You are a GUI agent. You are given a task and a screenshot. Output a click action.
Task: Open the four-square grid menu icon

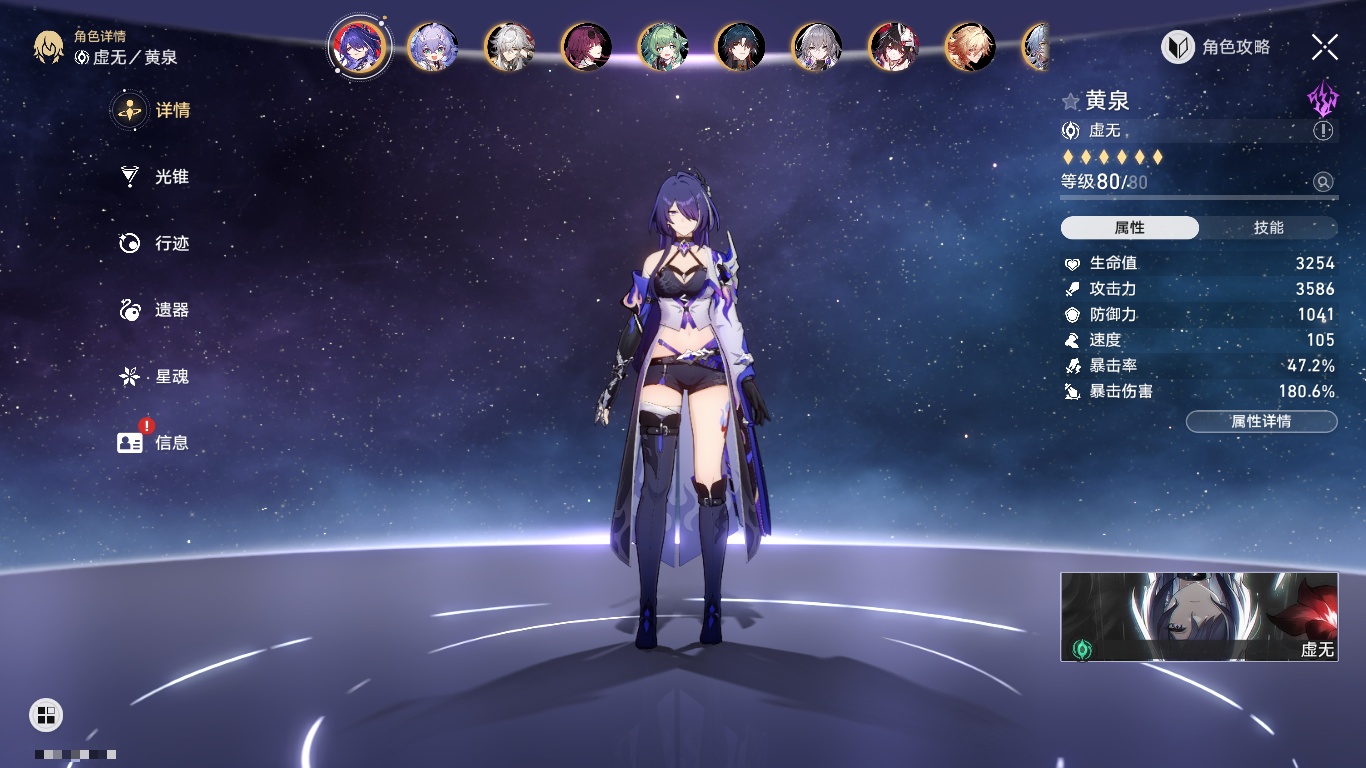(46, 714)
